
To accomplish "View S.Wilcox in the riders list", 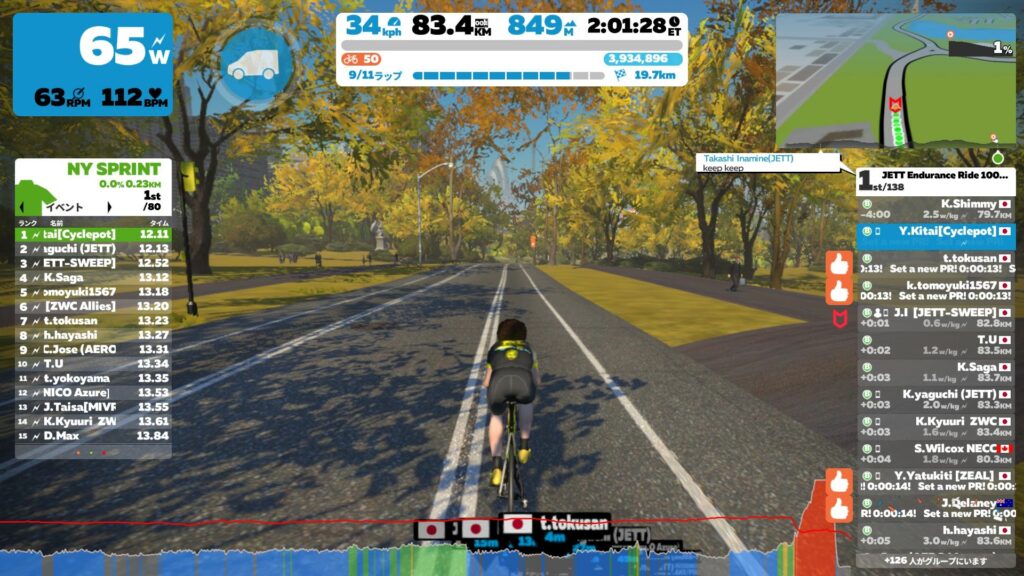I will point(935,454).
